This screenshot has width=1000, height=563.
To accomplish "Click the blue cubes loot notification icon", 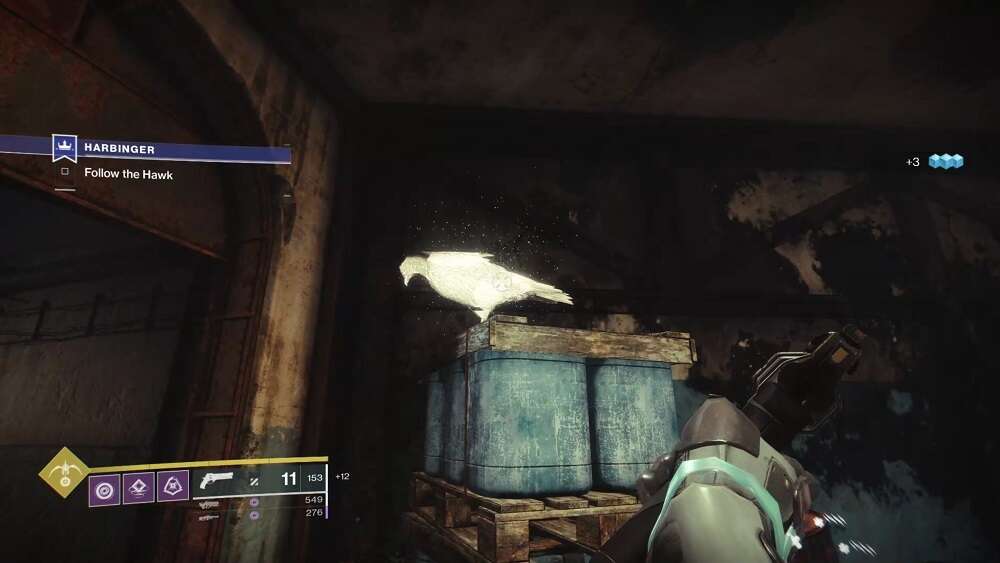I will point(945,161).
